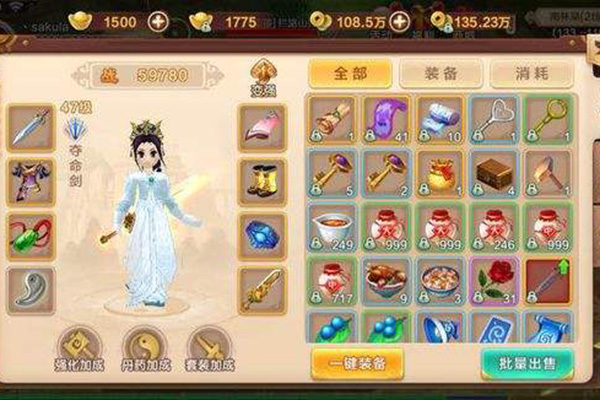Image resolution: width=600 pixels, height=400 pixels.
Task: Add copper coins with the plus beside 108.5万
Action: 401,21
